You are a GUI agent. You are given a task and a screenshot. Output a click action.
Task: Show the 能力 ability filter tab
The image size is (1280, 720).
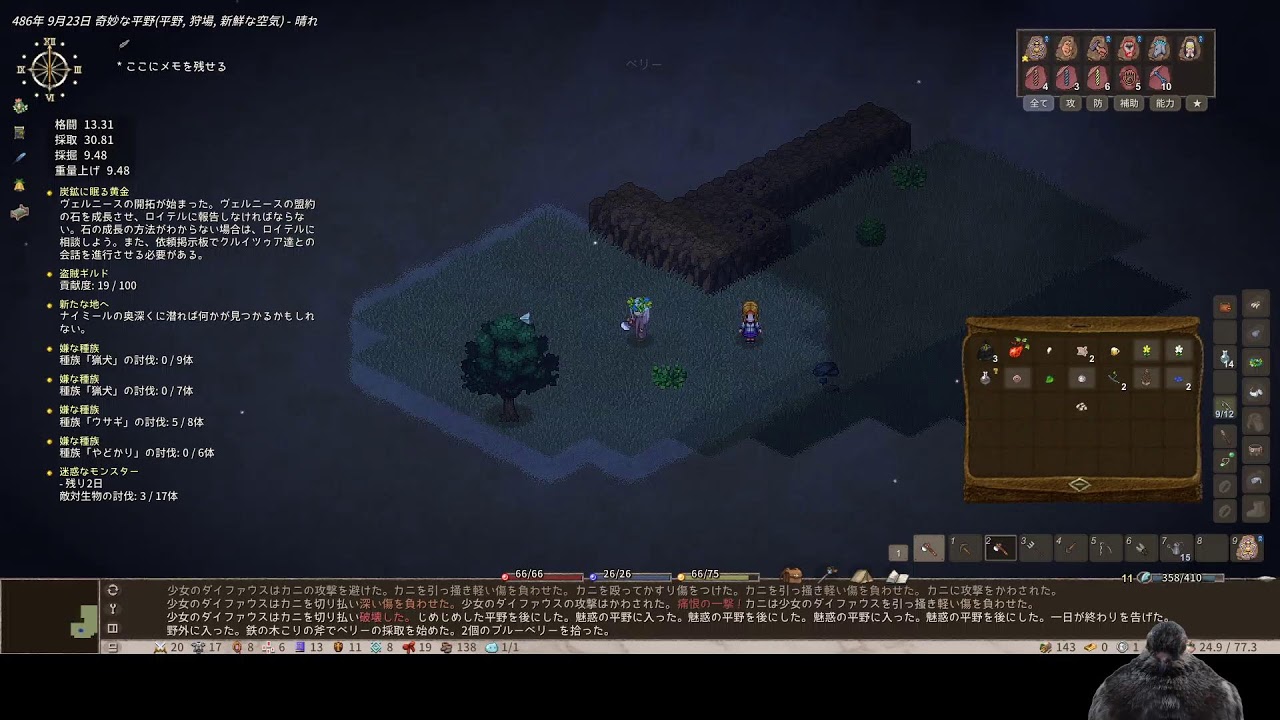[x=1165, y=103]
